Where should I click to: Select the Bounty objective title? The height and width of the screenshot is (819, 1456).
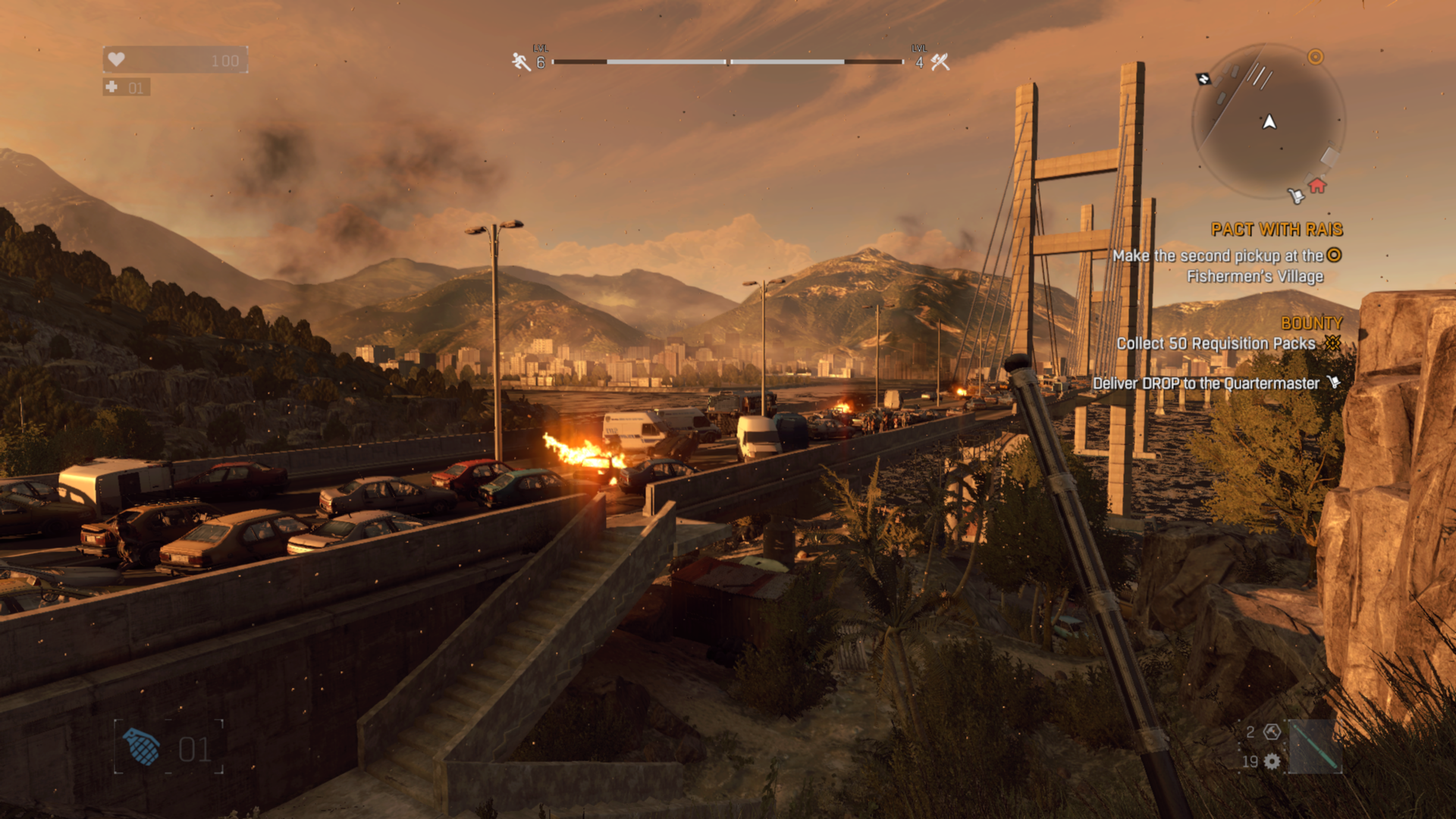click(1311, 323)
